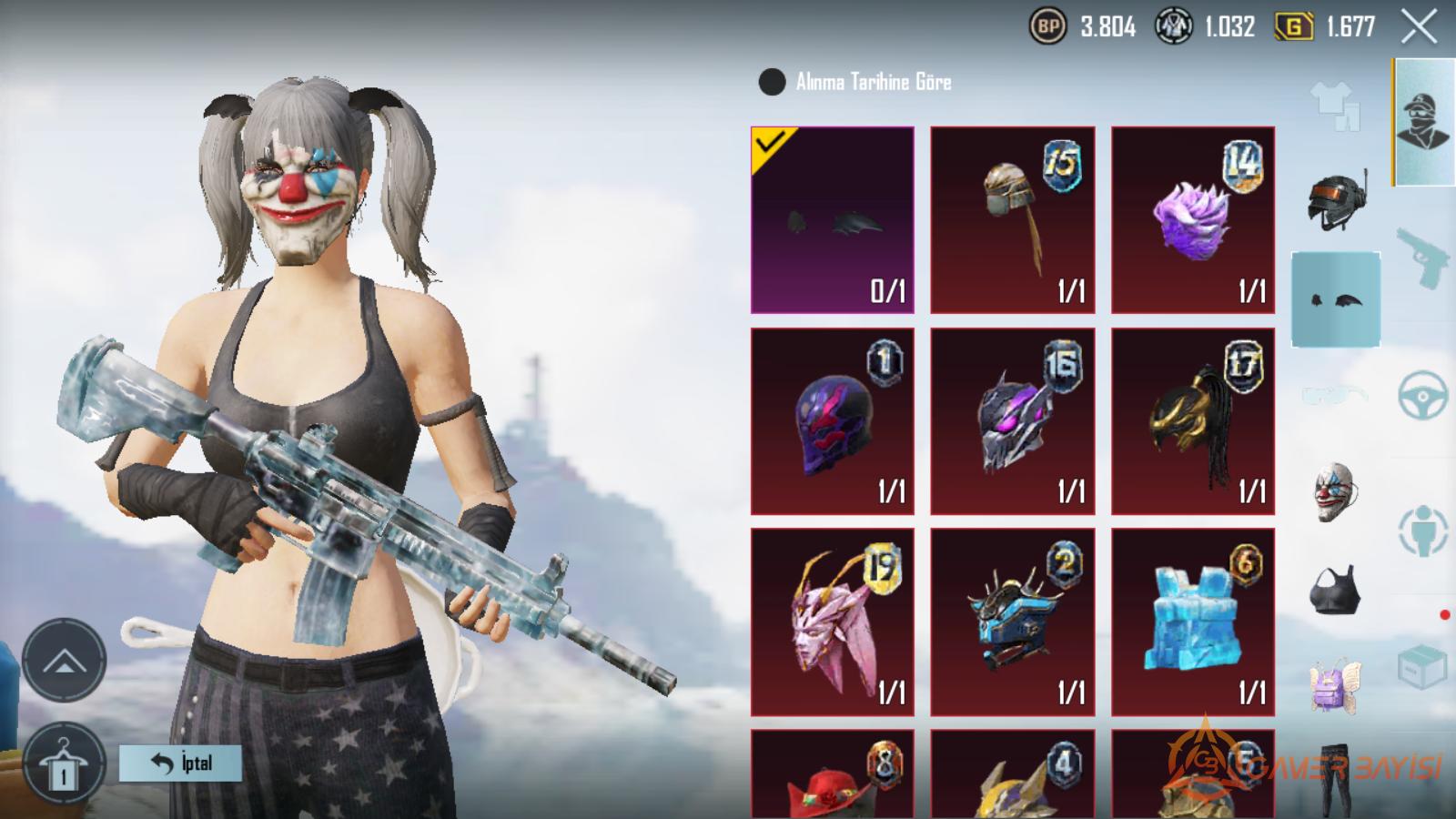Close the inventory screen

coord(1419,27)
